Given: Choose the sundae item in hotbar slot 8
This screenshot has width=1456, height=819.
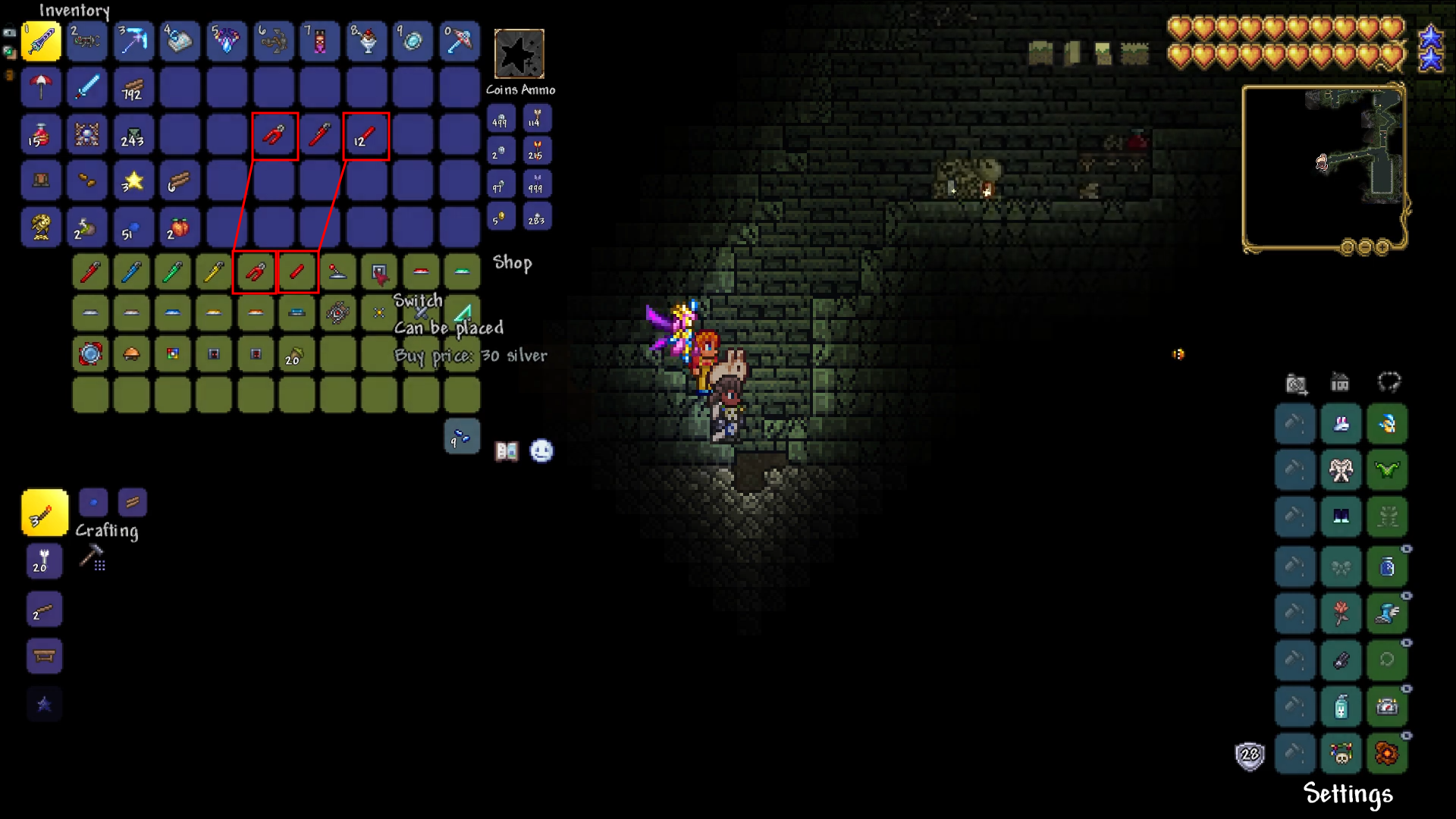Looking at the screenshot, I should click(x=367, y=41).
